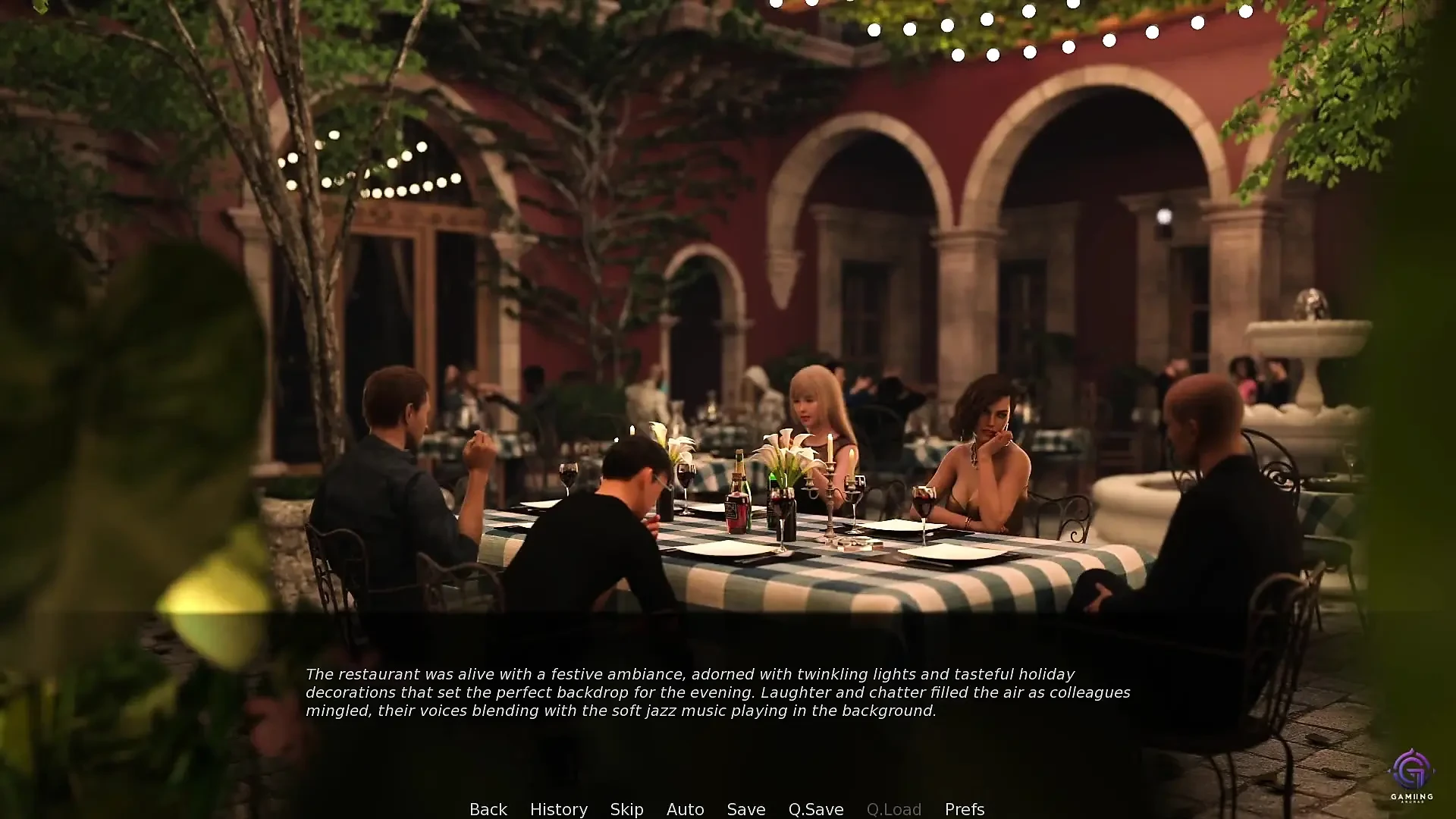
Task: Open the Save game screen
Action: pyautogui.click(x=745, y=809)
